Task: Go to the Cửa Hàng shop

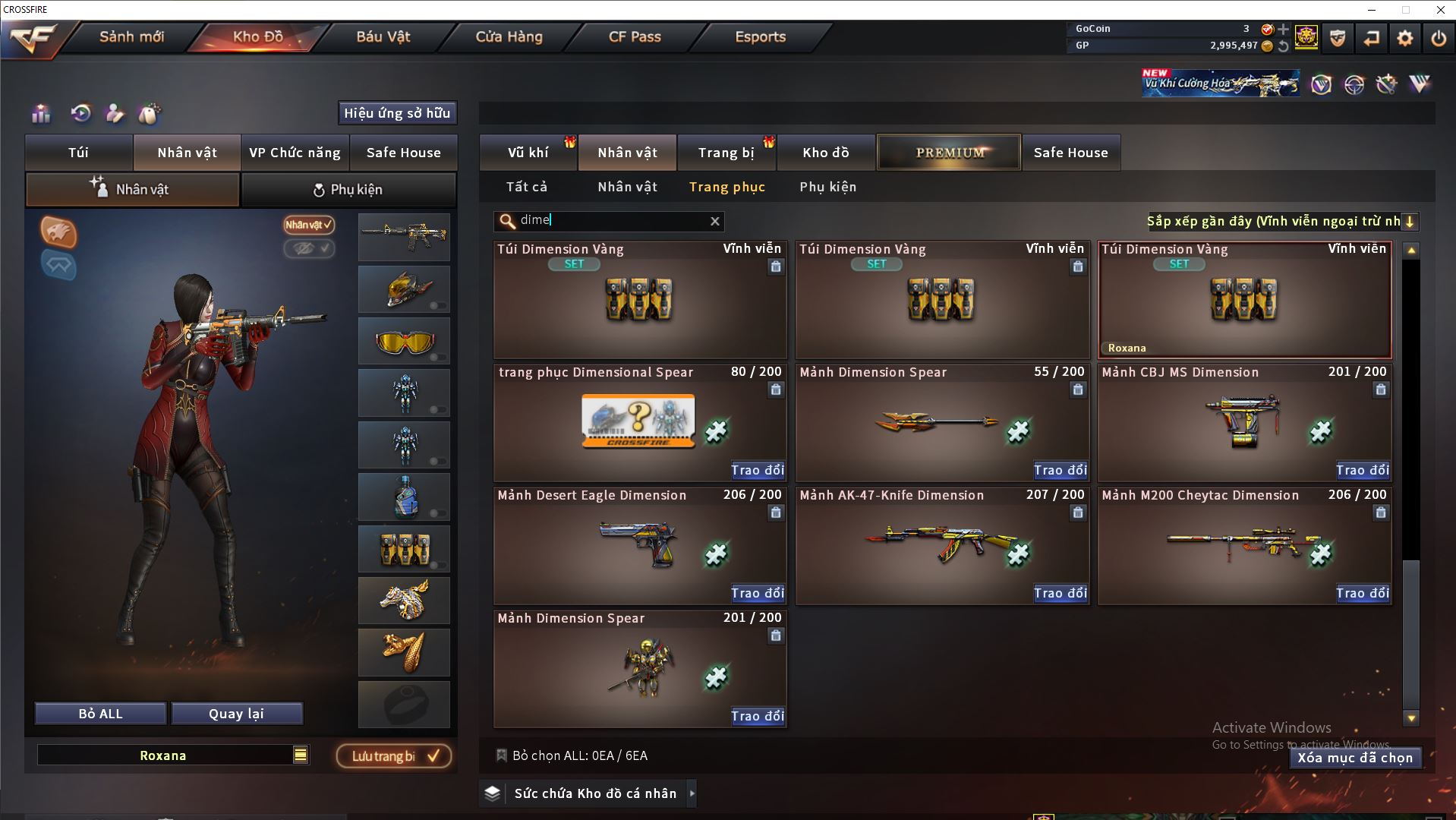Action: coord(509,36)
